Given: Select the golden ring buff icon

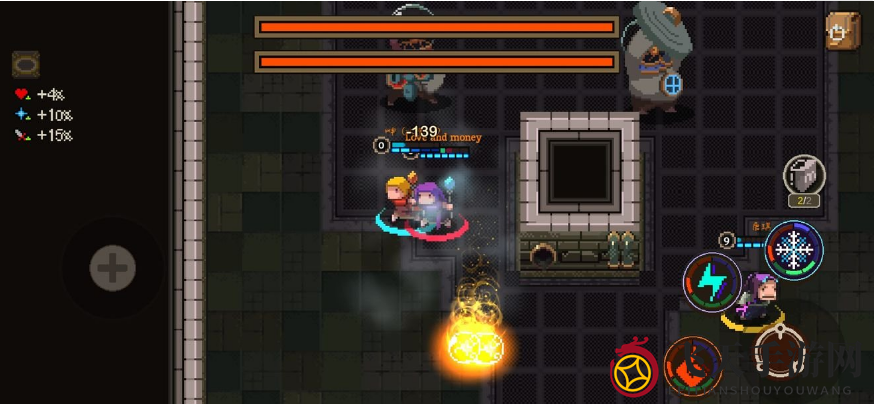Looking at the screenshot, I should pyautogui.click(x=25, y=65).
